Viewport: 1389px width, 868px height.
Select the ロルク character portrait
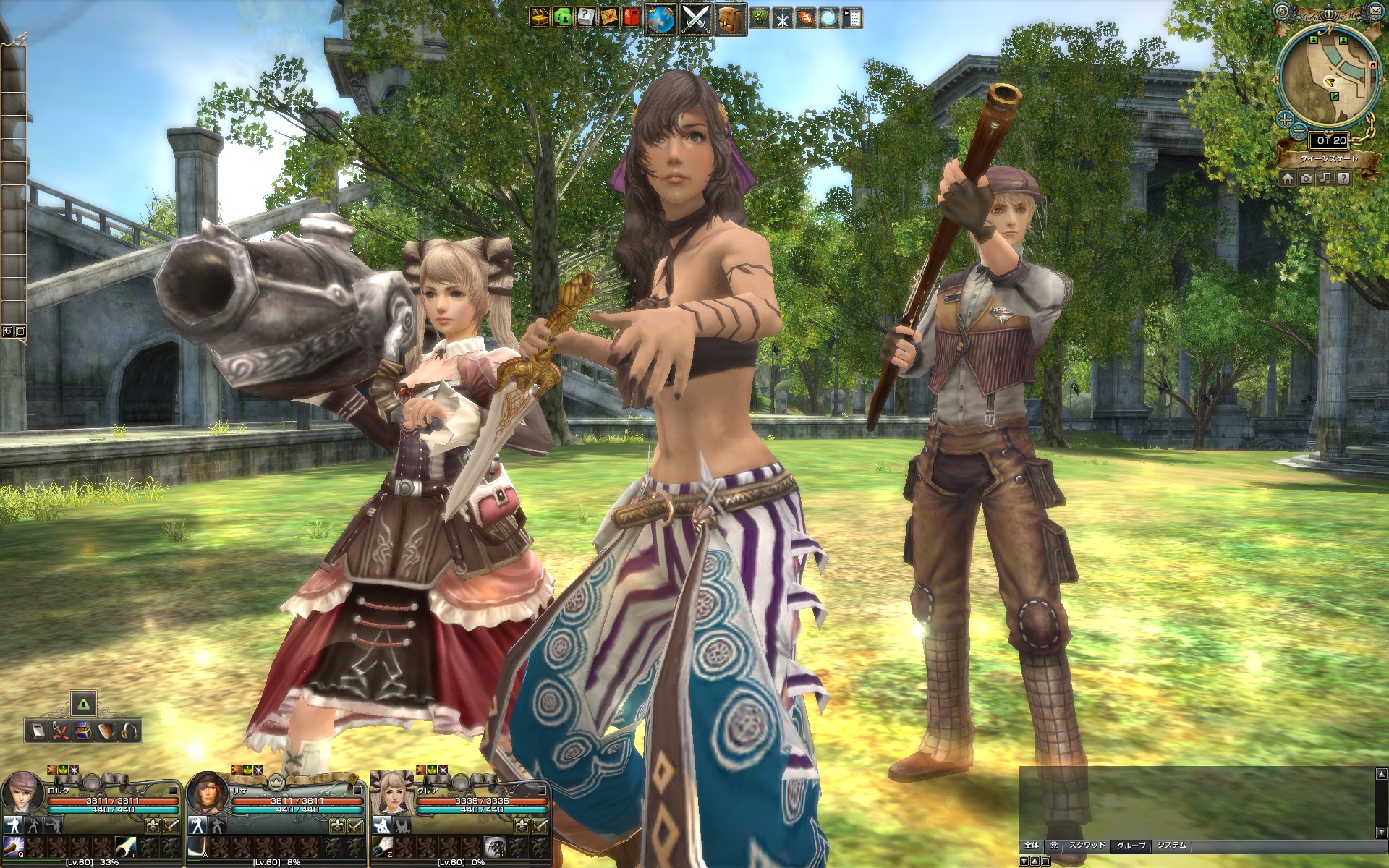[22, 793]
